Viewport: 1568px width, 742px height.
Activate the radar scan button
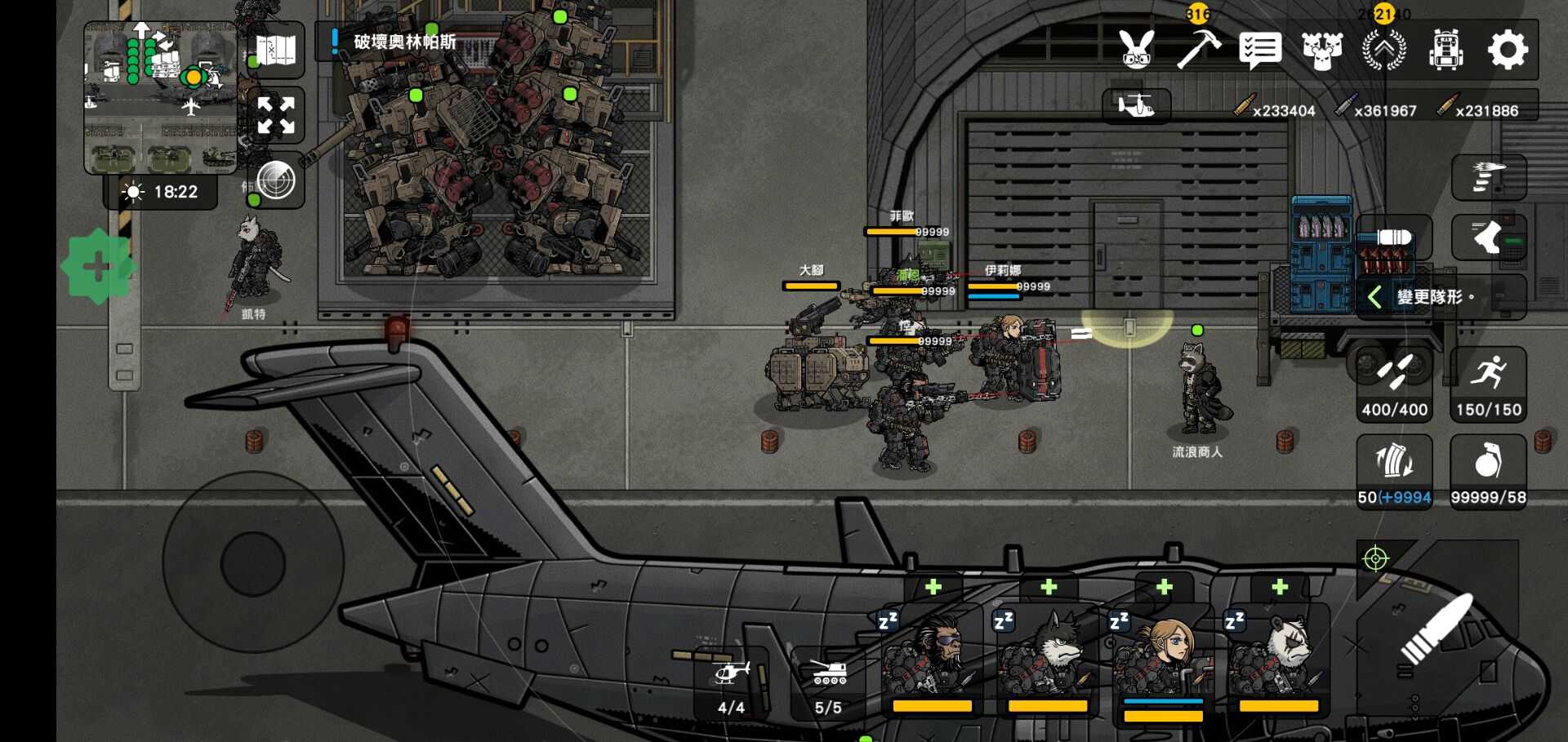click(276, 180)
